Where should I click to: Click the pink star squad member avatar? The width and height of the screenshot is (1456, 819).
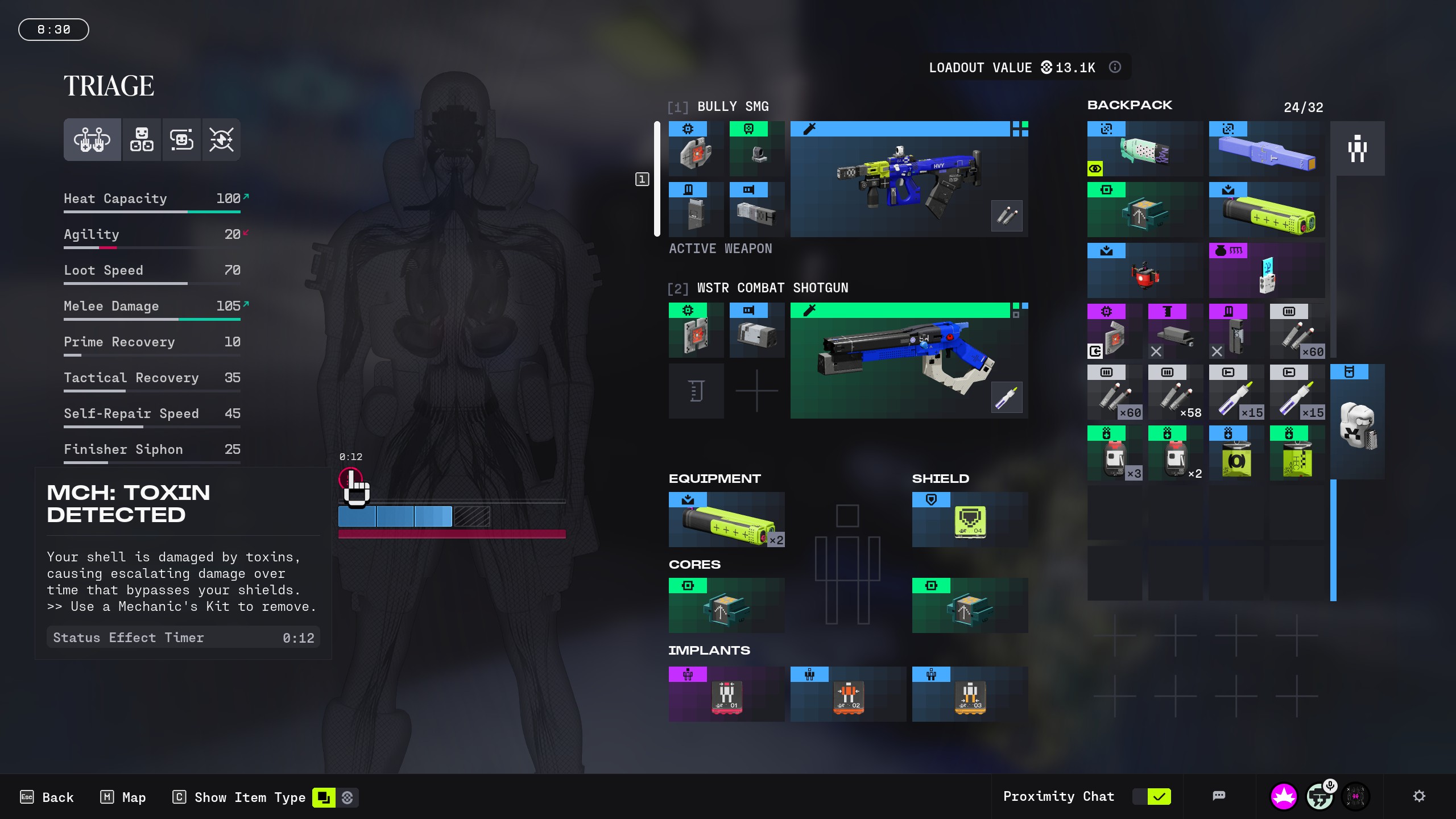click(x=1284, y=796)
